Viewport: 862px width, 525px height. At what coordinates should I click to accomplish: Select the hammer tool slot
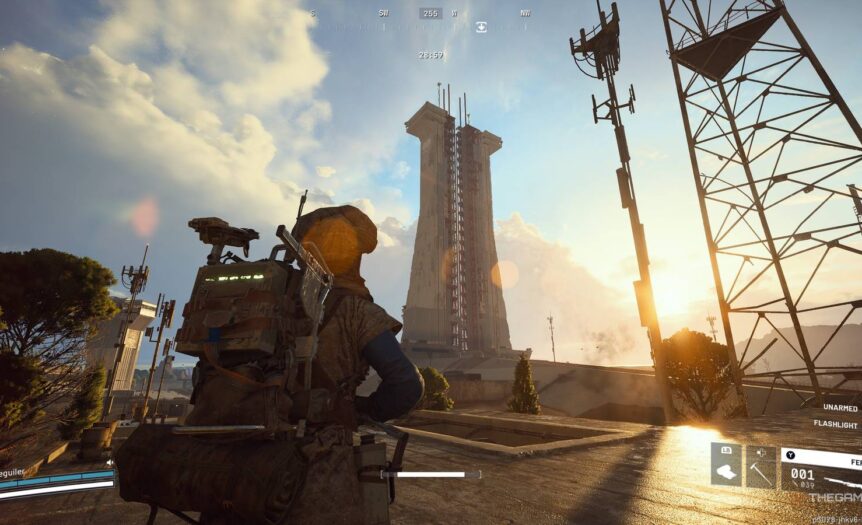point(761,466)
